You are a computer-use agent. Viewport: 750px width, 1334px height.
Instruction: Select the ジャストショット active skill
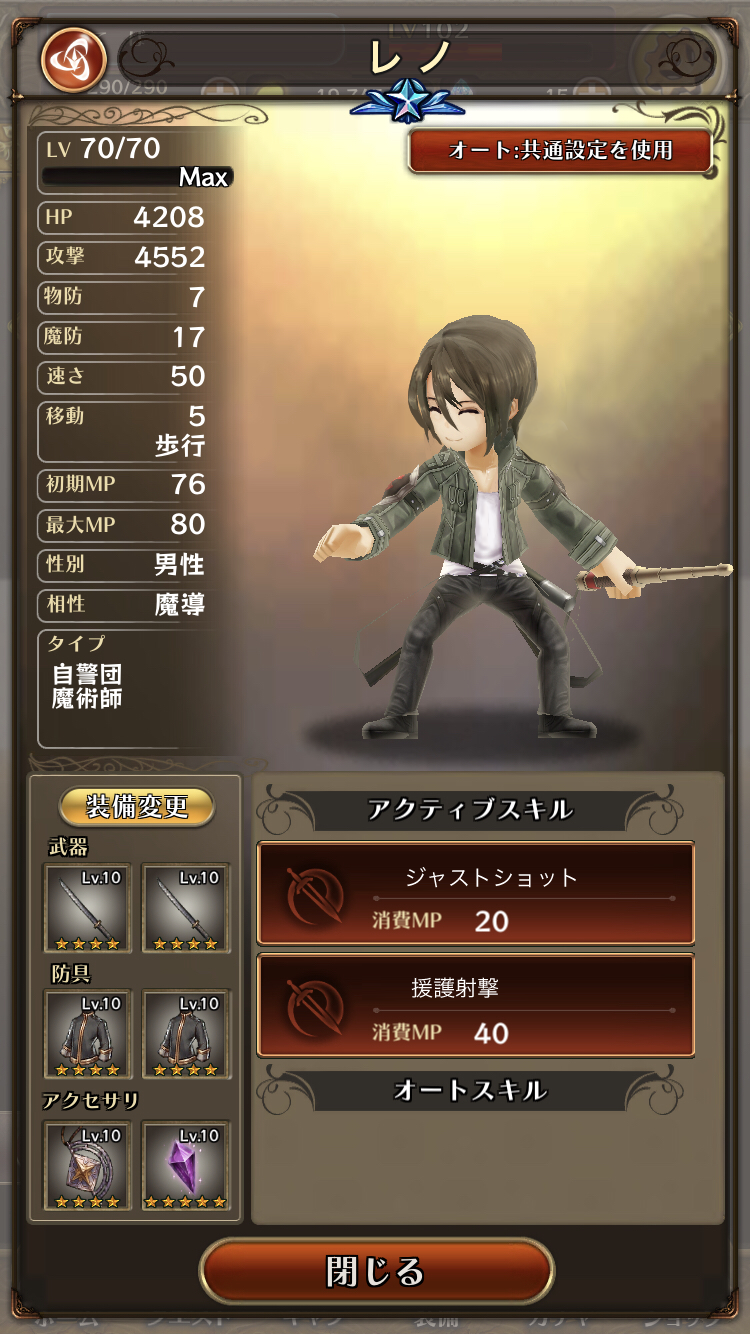point(476,894)
